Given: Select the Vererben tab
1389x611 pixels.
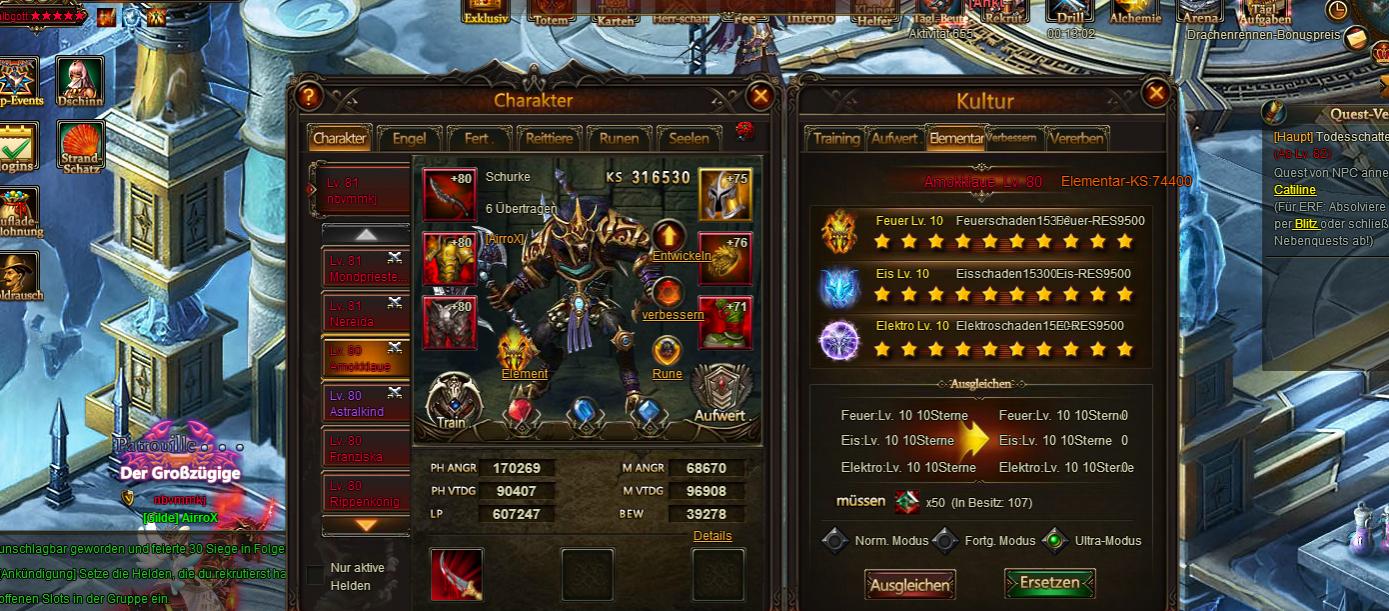Looking at the screenshot, I should tap(1076, 139).
